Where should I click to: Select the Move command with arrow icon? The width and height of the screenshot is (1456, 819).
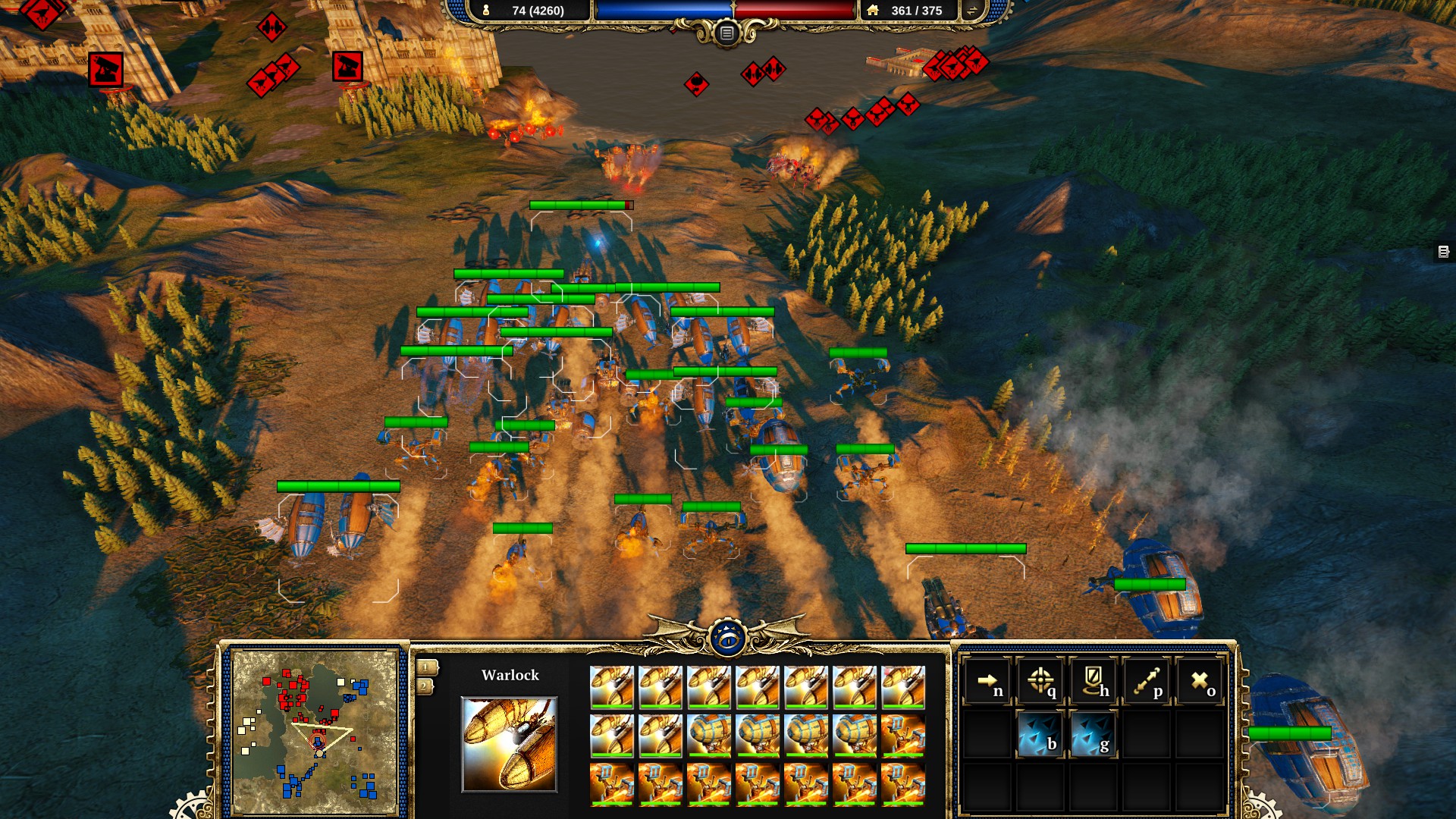tap(987, 681)
